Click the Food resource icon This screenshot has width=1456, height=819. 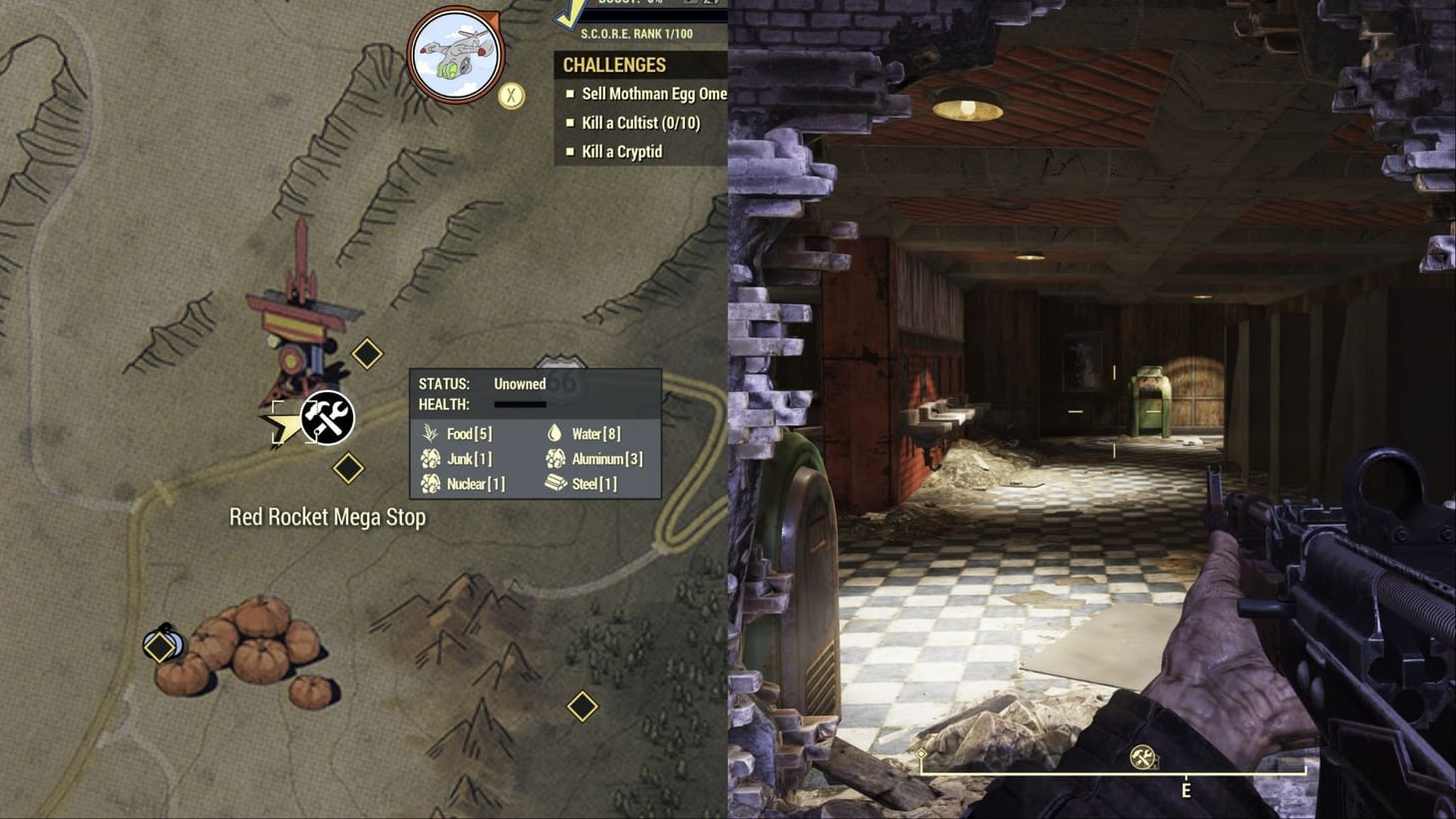431,434
